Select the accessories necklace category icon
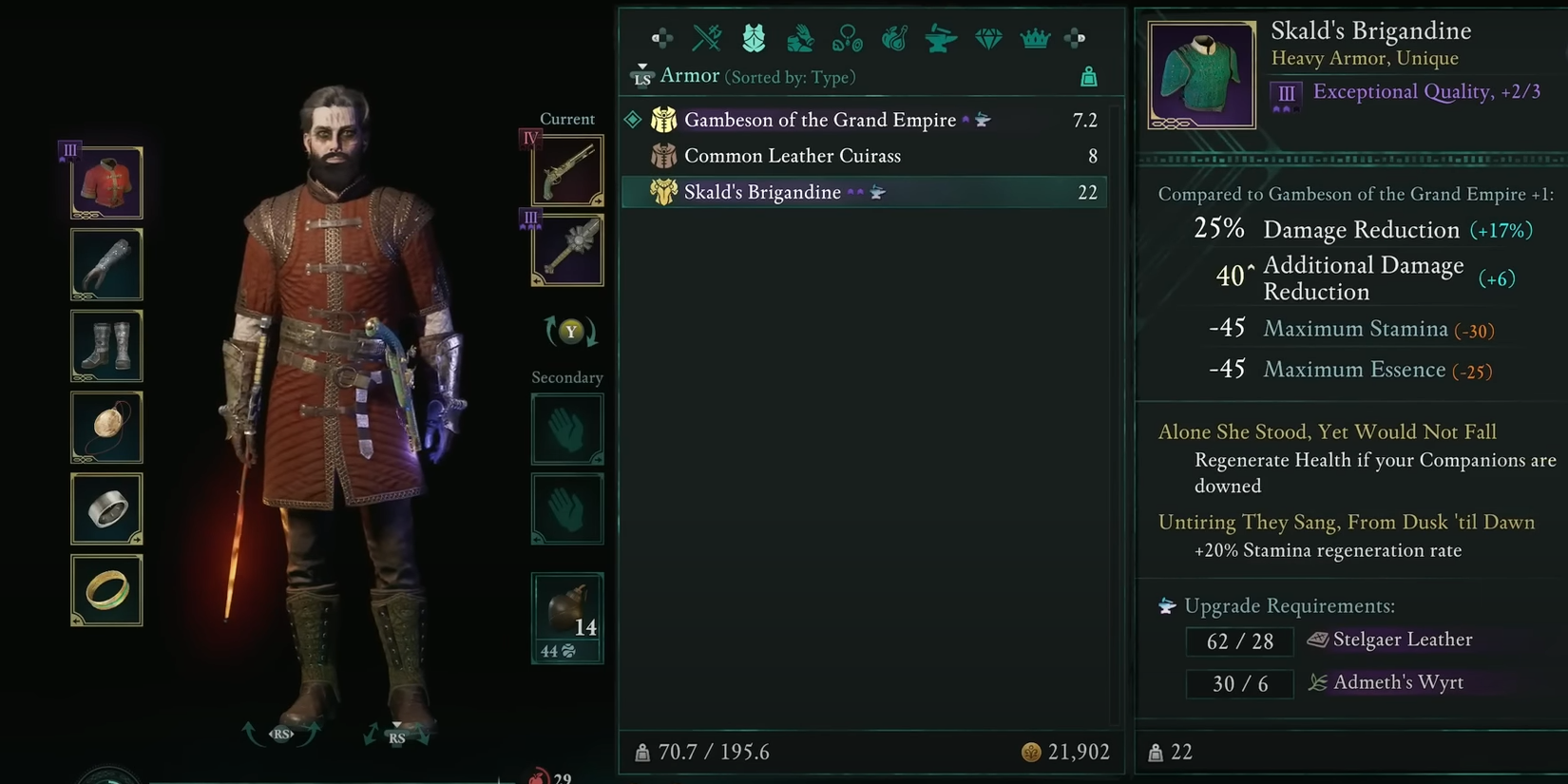This screenshot has width=1568, height=784. [x=847, y=38]
